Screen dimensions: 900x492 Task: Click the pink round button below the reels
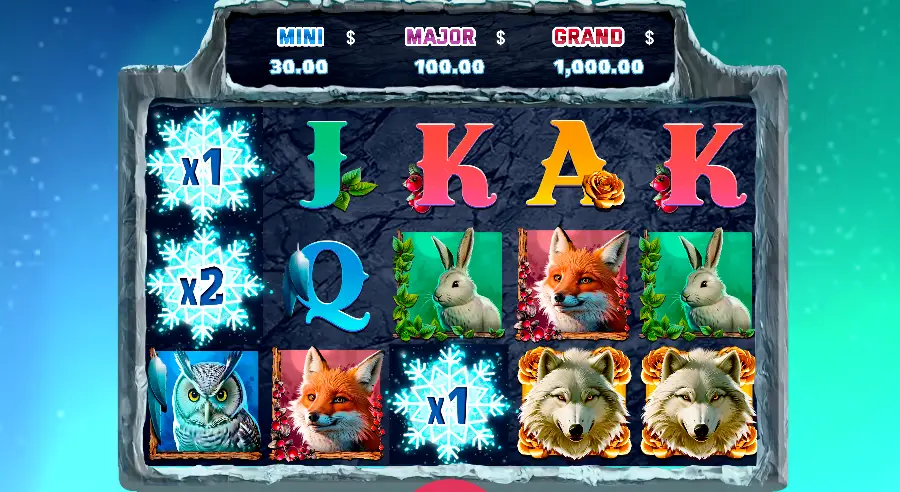click(450, 487)
